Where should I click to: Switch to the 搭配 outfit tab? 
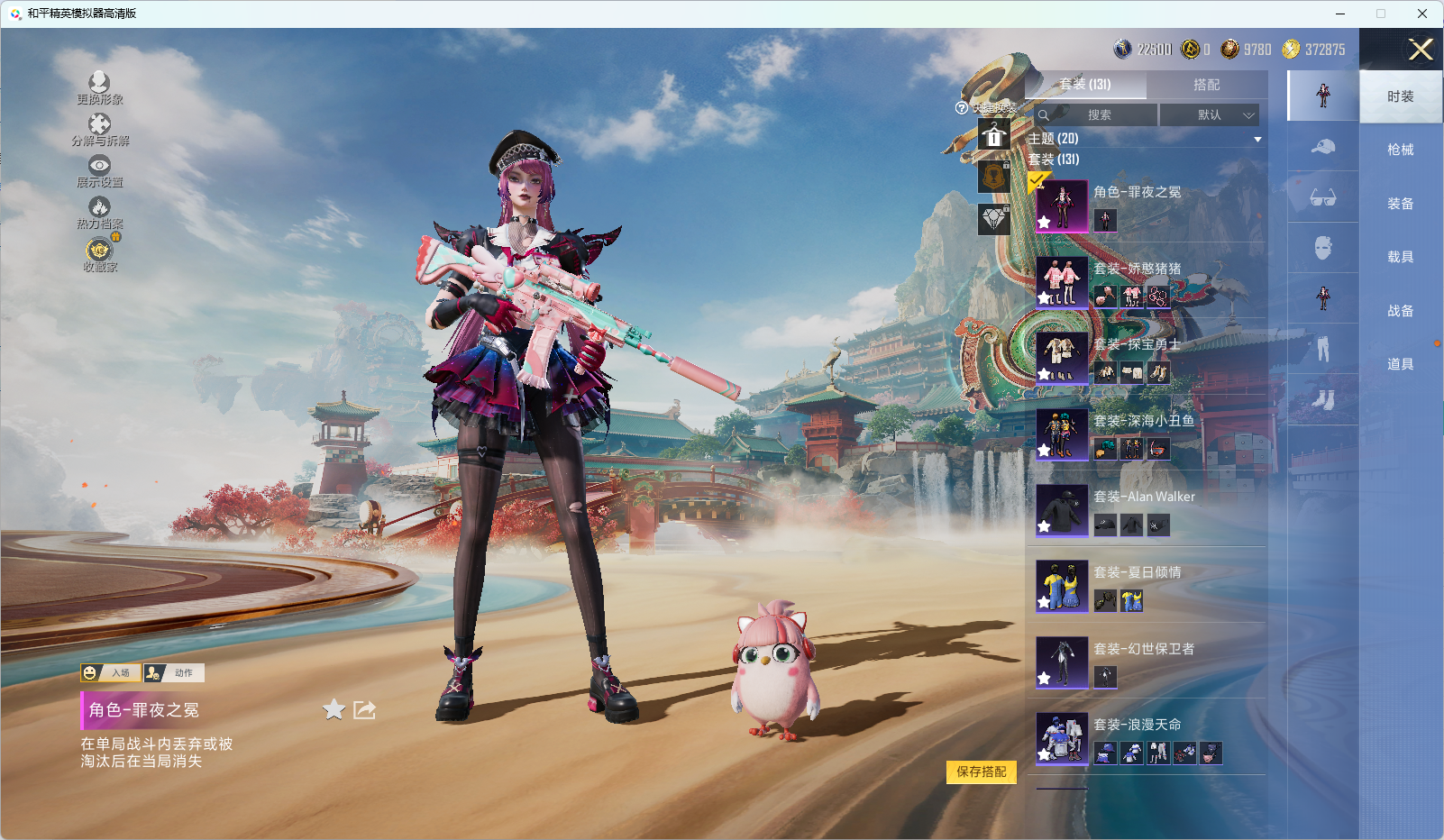(1206, 85)
